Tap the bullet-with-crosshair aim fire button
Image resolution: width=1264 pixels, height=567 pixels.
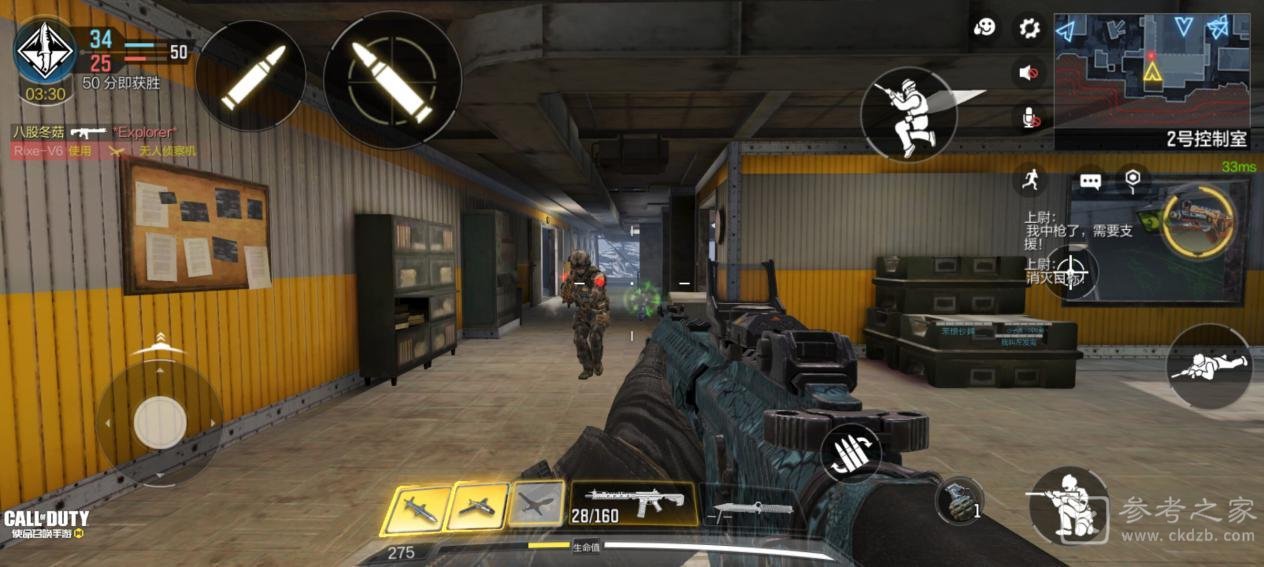pyautogui.click(x=392, y=80)
